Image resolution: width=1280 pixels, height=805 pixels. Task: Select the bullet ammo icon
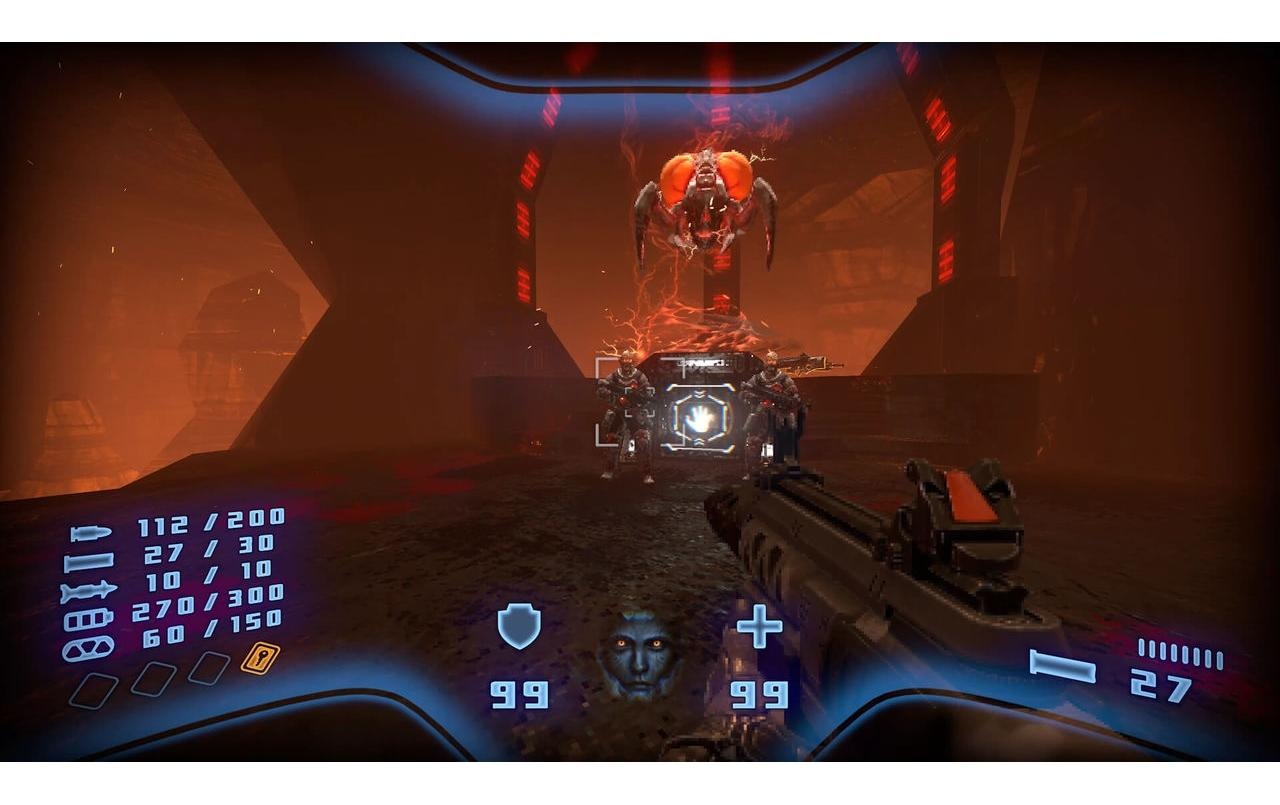(x=90, y=532)
